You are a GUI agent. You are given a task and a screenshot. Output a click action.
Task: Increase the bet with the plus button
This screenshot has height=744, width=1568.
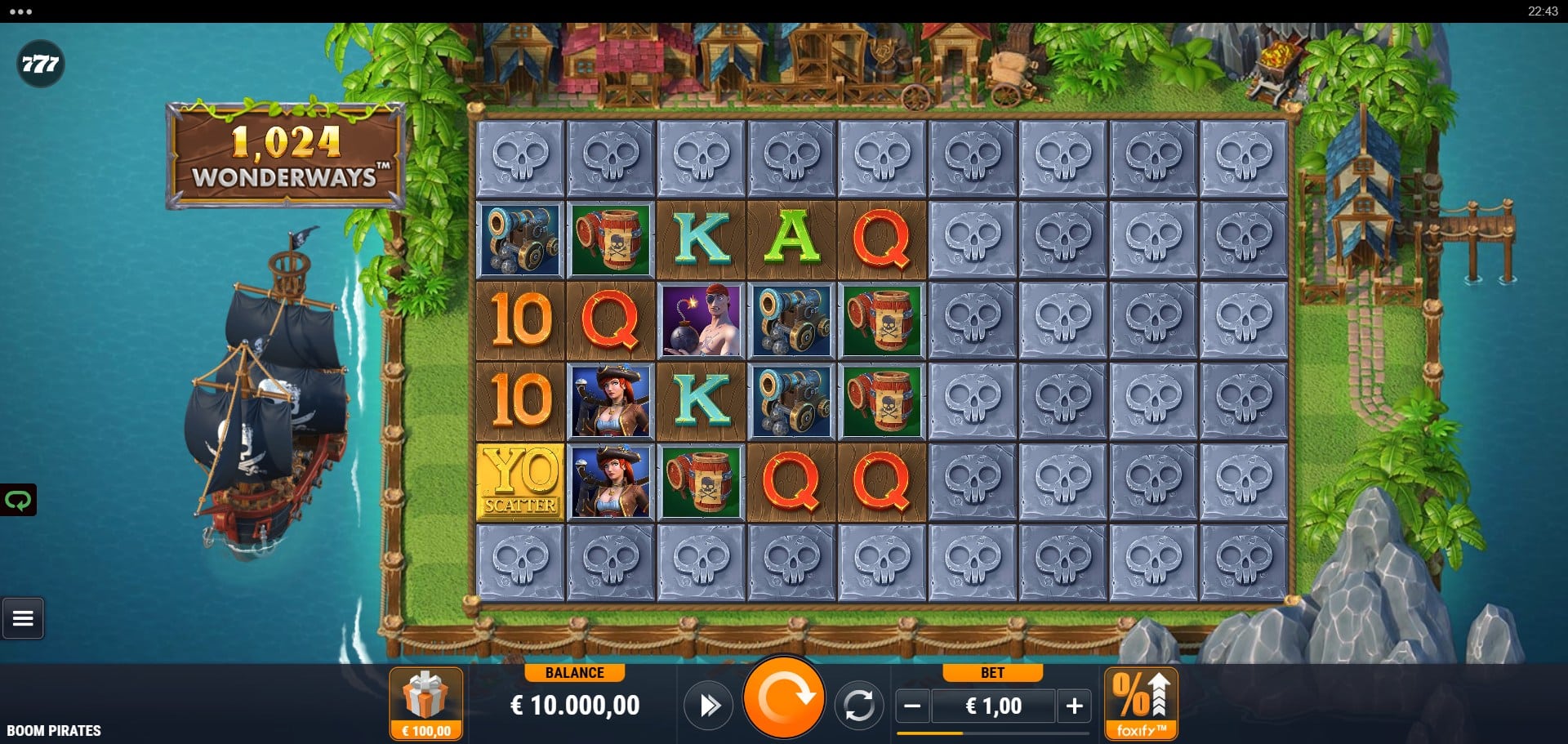(x=1074, y=706)
